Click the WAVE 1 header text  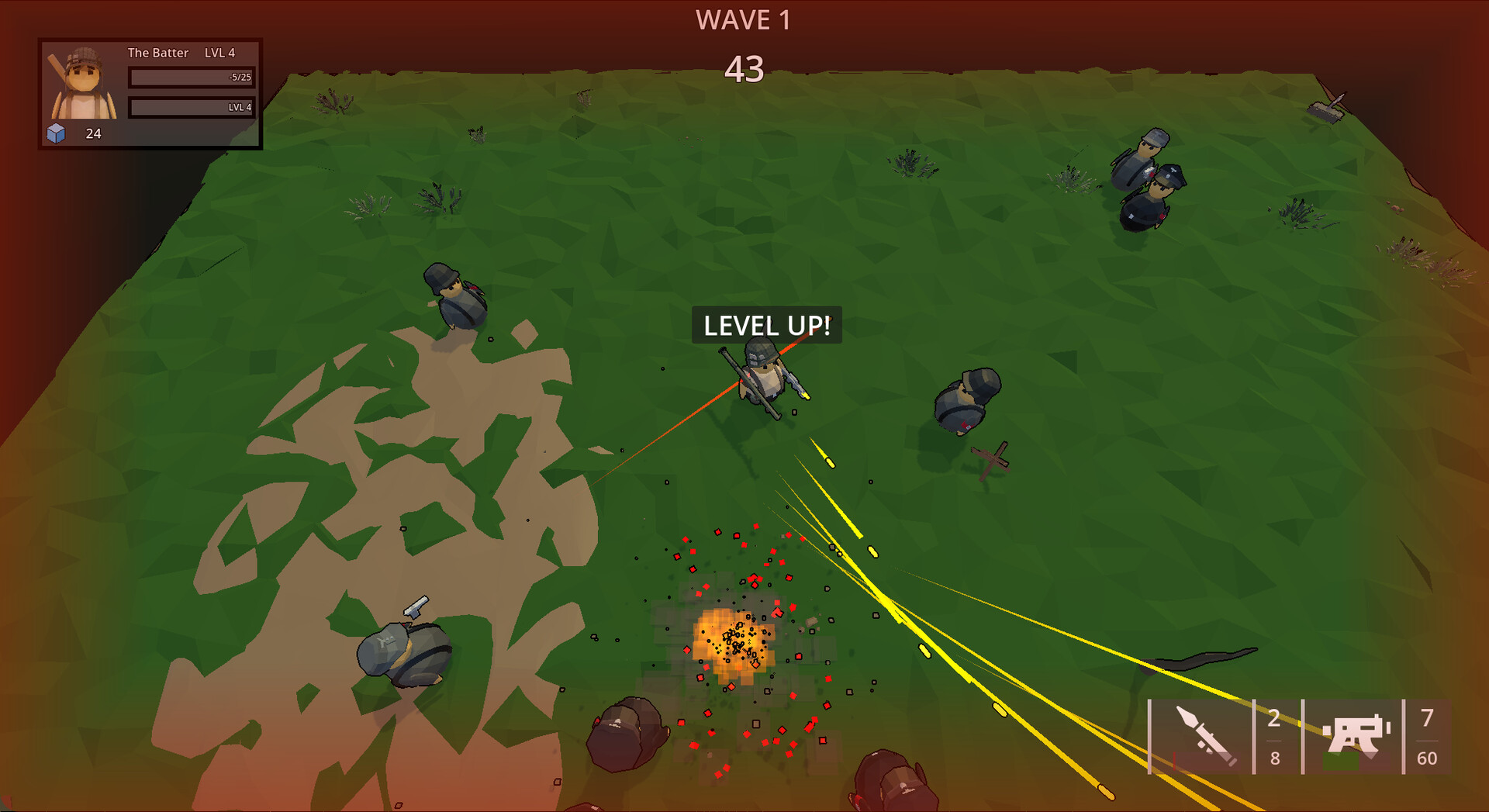(x=744, y=20)
